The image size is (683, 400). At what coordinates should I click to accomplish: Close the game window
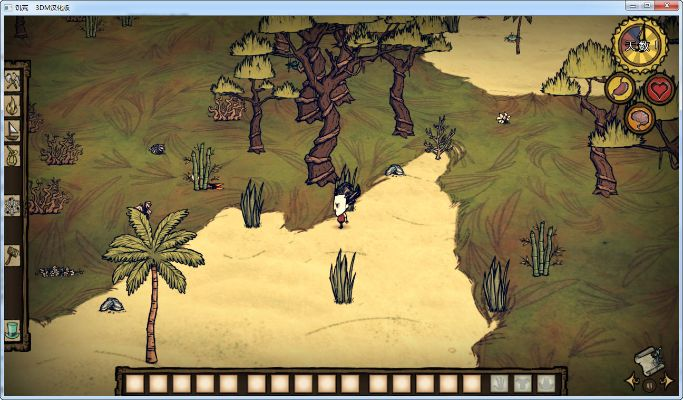(x=667, y=5)
